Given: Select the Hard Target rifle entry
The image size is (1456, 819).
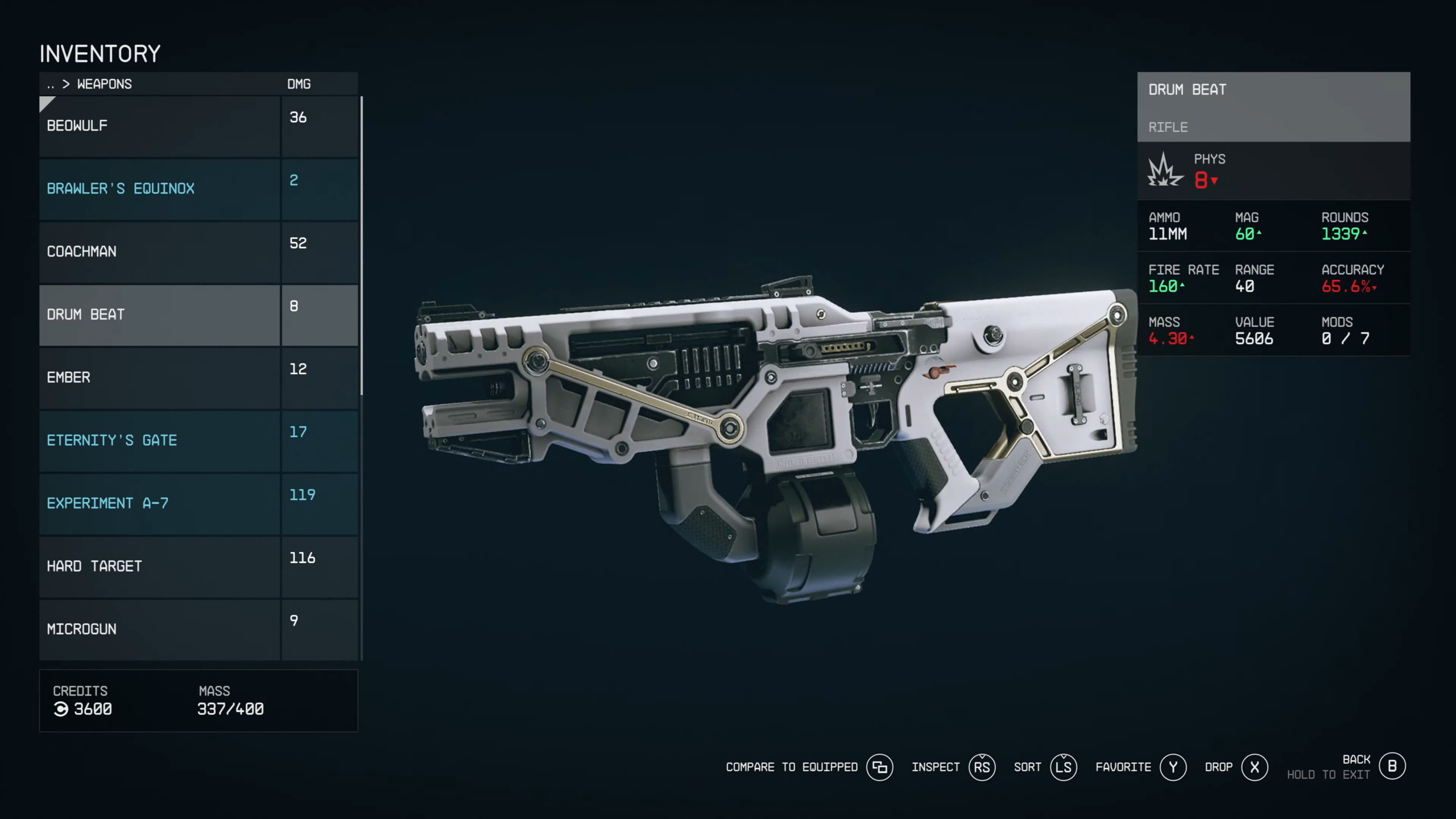Looking at the screenshot, I should click(x=159, y=566).
